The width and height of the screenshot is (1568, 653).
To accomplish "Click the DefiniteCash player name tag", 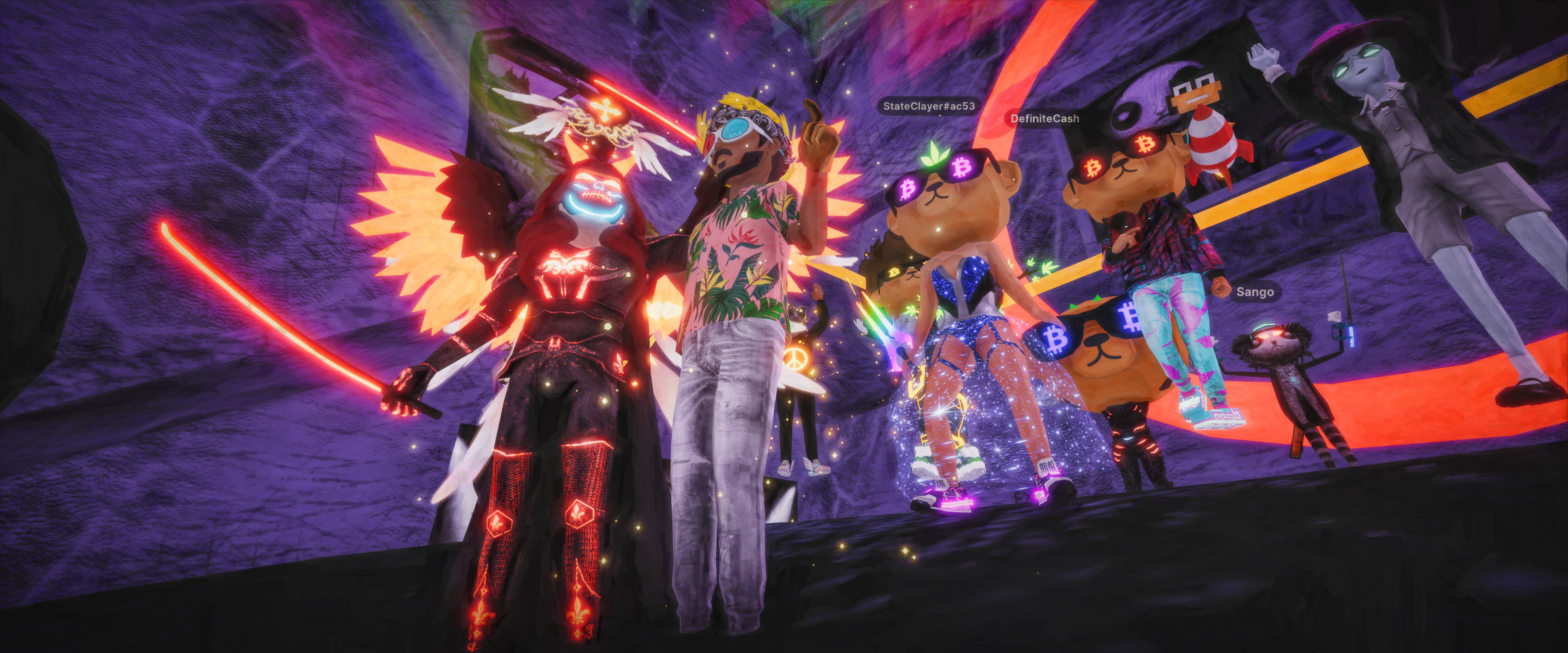I will click(1045, 119).
